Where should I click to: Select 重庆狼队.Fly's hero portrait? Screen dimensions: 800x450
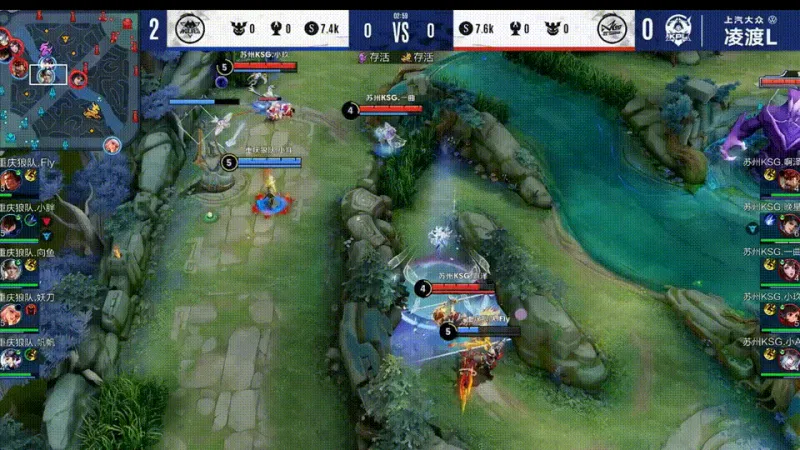click(x=11, y=181)
